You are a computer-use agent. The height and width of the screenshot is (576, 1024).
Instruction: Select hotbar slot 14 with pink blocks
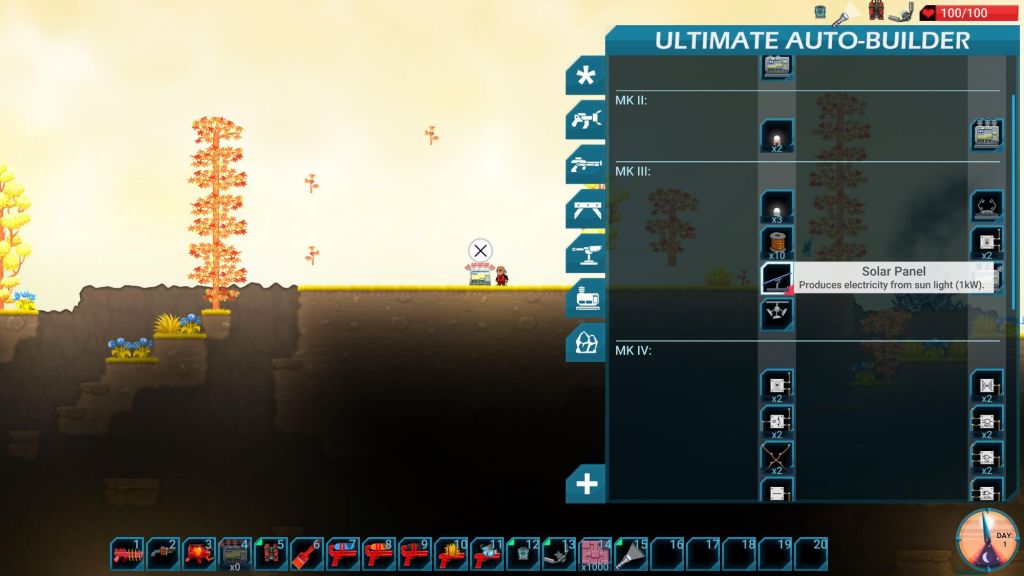(x=596, y=553)
